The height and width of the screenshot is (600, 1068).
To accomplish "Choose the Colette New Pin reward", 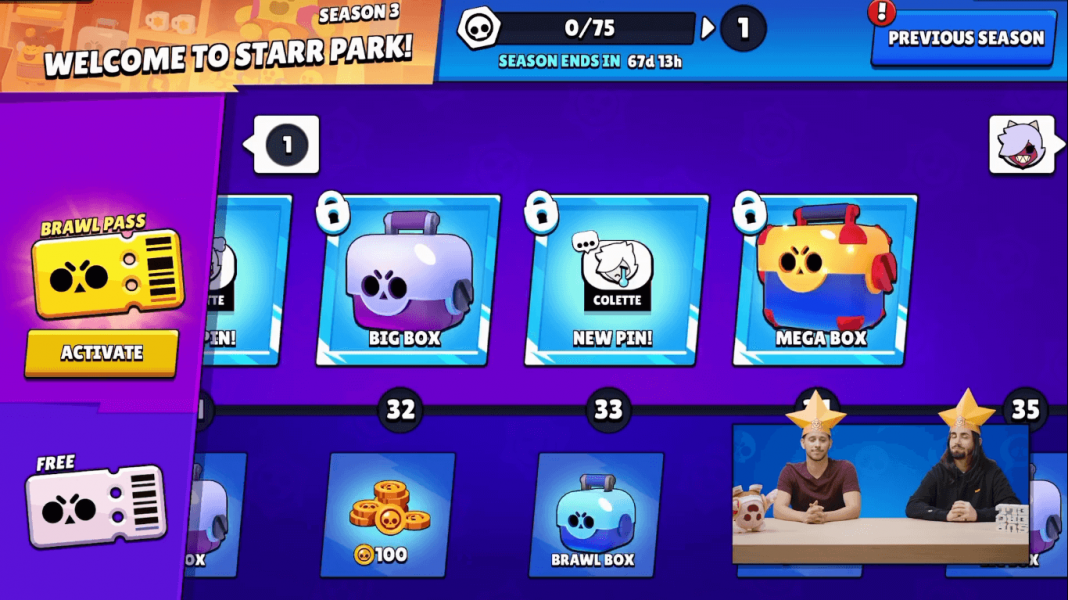I will [x=614, y=281].
